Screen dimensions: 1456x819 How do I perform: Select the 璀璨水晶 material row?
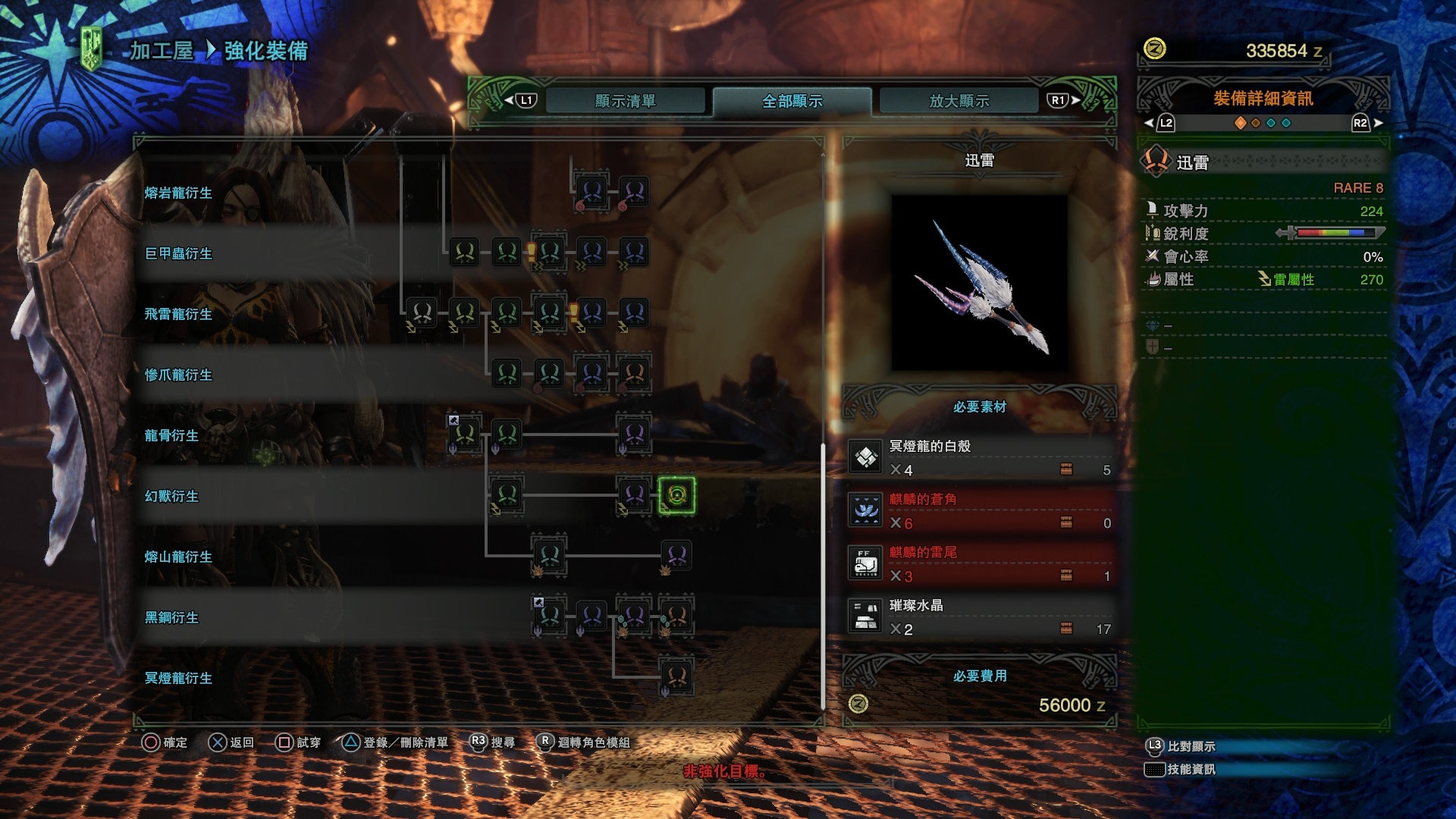tap(980, 617)
